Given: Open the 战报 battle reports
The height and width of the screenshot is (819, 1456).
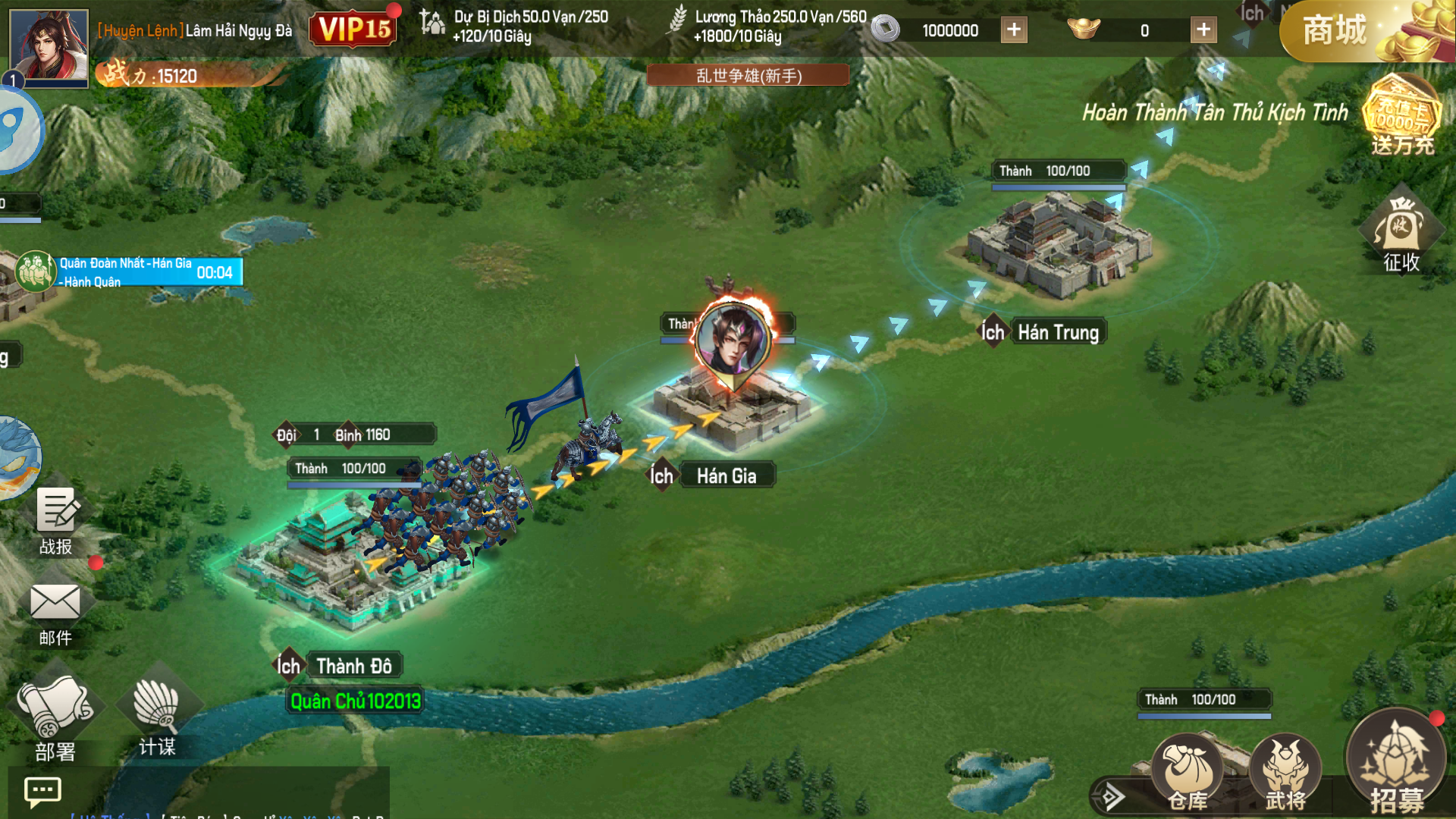Looking at the screenshot, I should pyautogui.click(x=57, y=522).
